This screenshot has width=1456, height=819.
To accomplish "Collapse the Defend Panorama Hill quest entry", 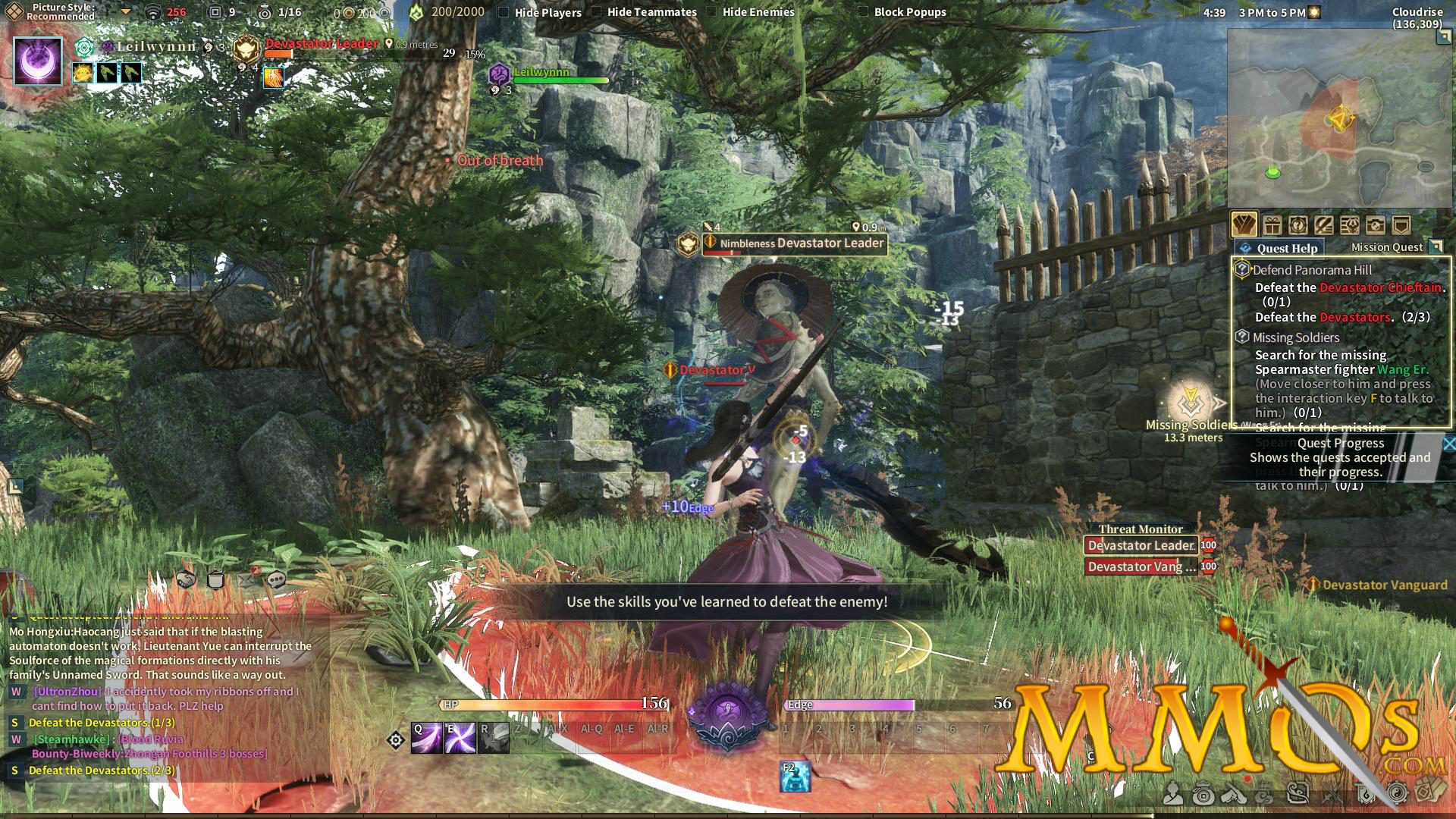I will 1241,270.
